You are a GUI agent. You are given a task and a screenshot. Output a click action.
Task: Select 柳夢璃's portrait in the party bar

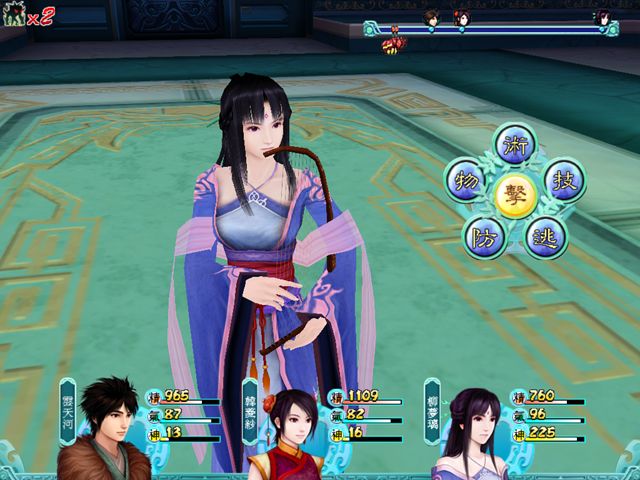click(x=466, y=432)
